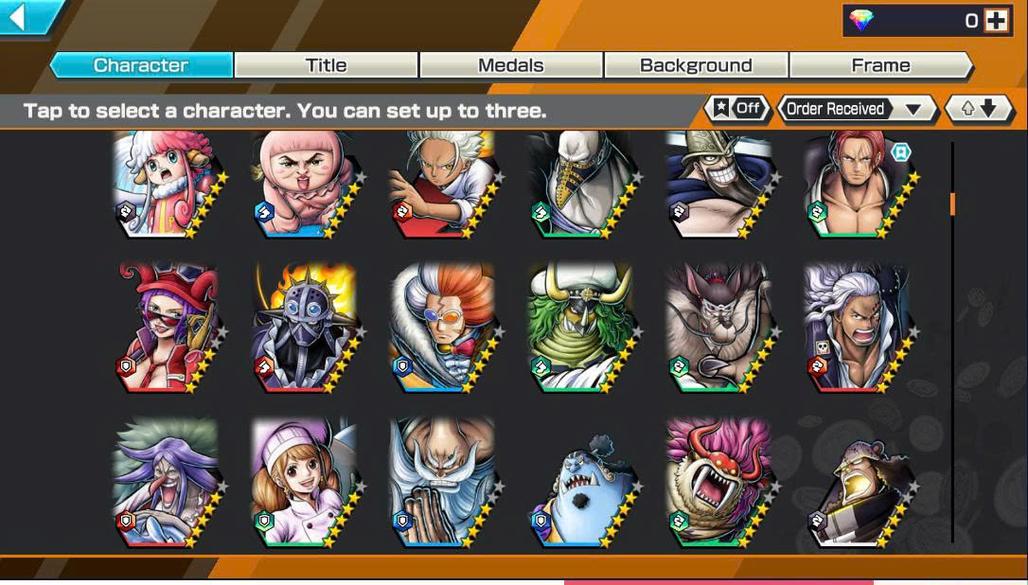Activate the Character tab
Screen dimensions: 1028x585
[x=141, y=66]
